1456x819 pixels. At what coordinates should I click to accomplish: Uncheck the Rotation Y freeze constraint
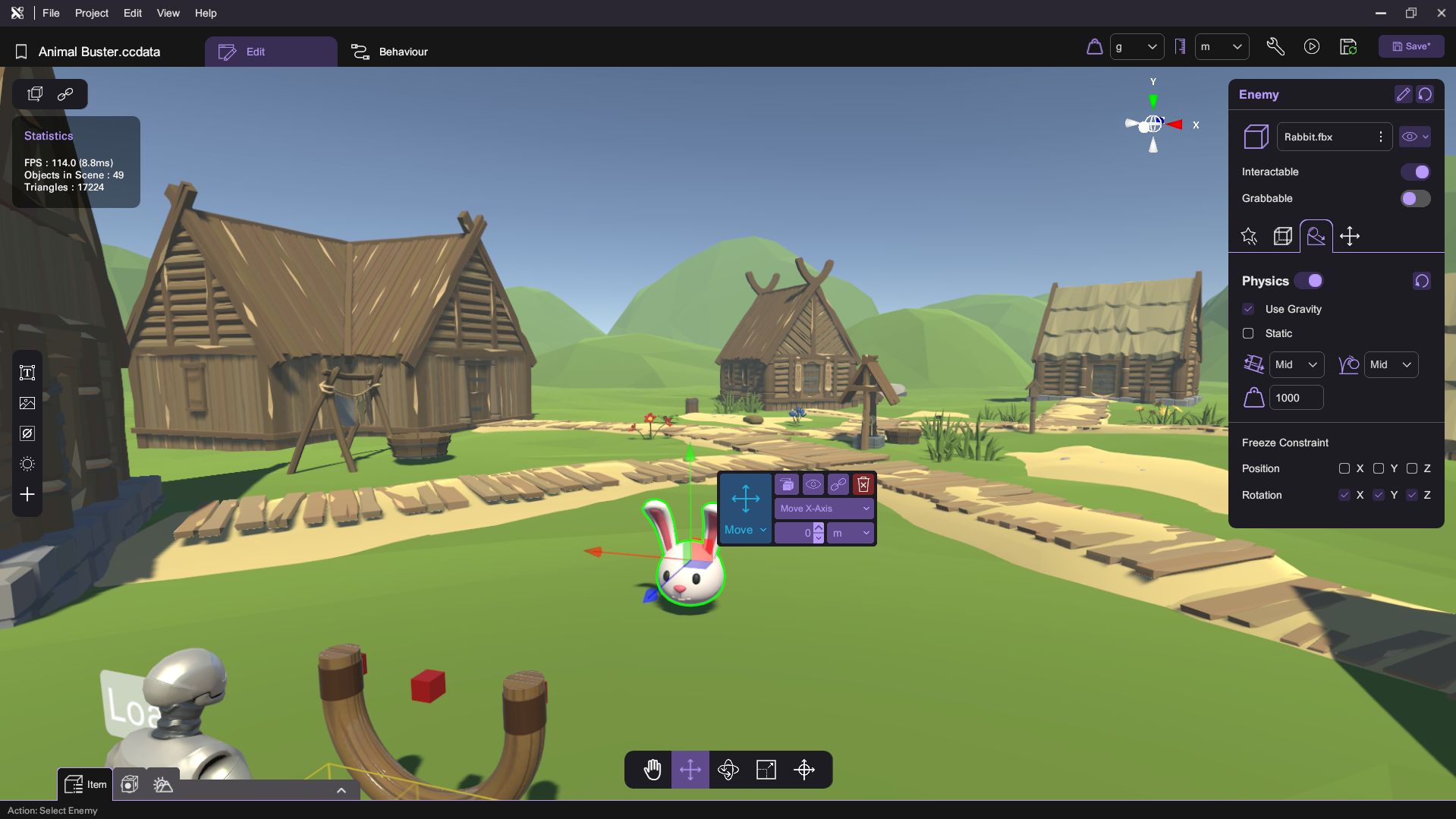pyautogui.click(x=1378, y=495)
